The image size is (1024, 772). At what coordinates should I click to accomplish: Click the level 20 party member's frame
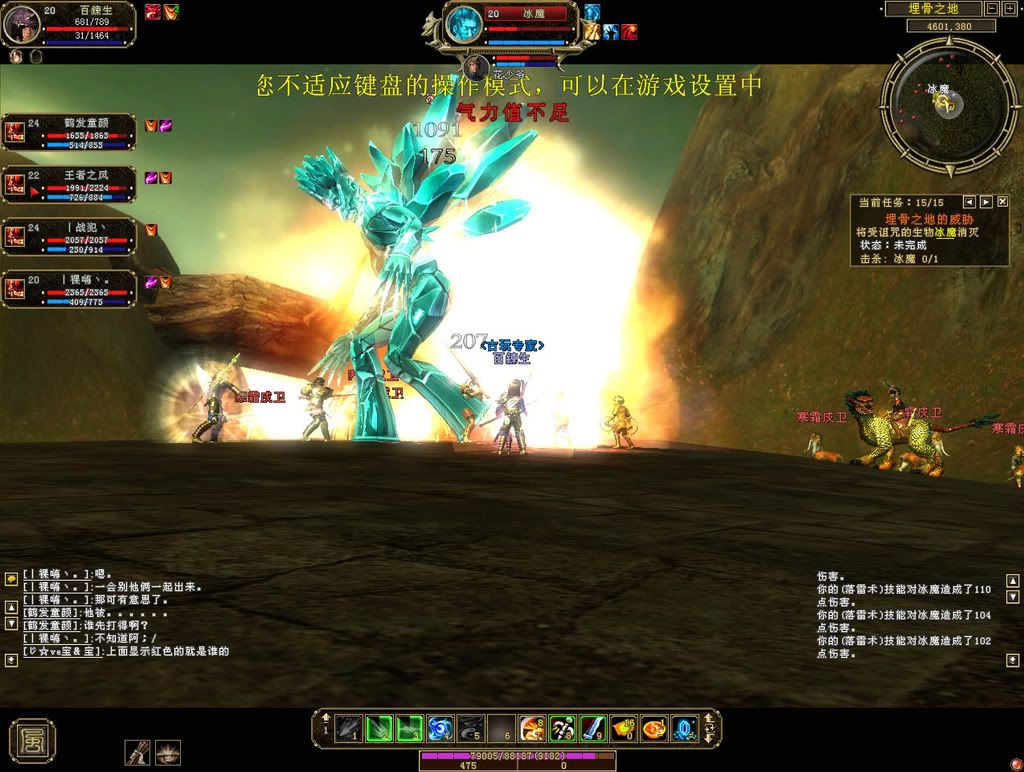[68, 289]
